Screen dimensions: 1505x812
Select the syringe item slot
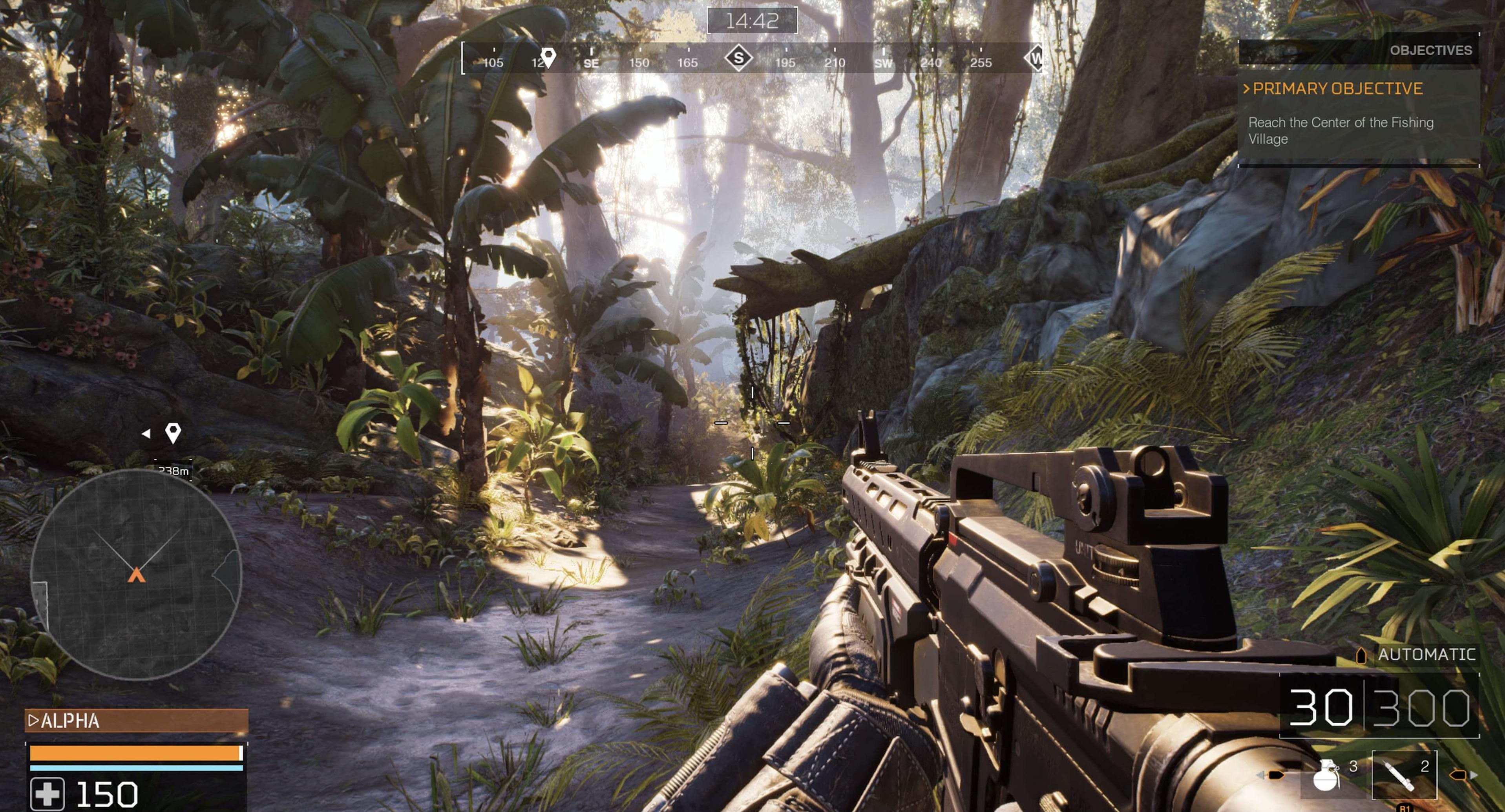(1403, 775)
